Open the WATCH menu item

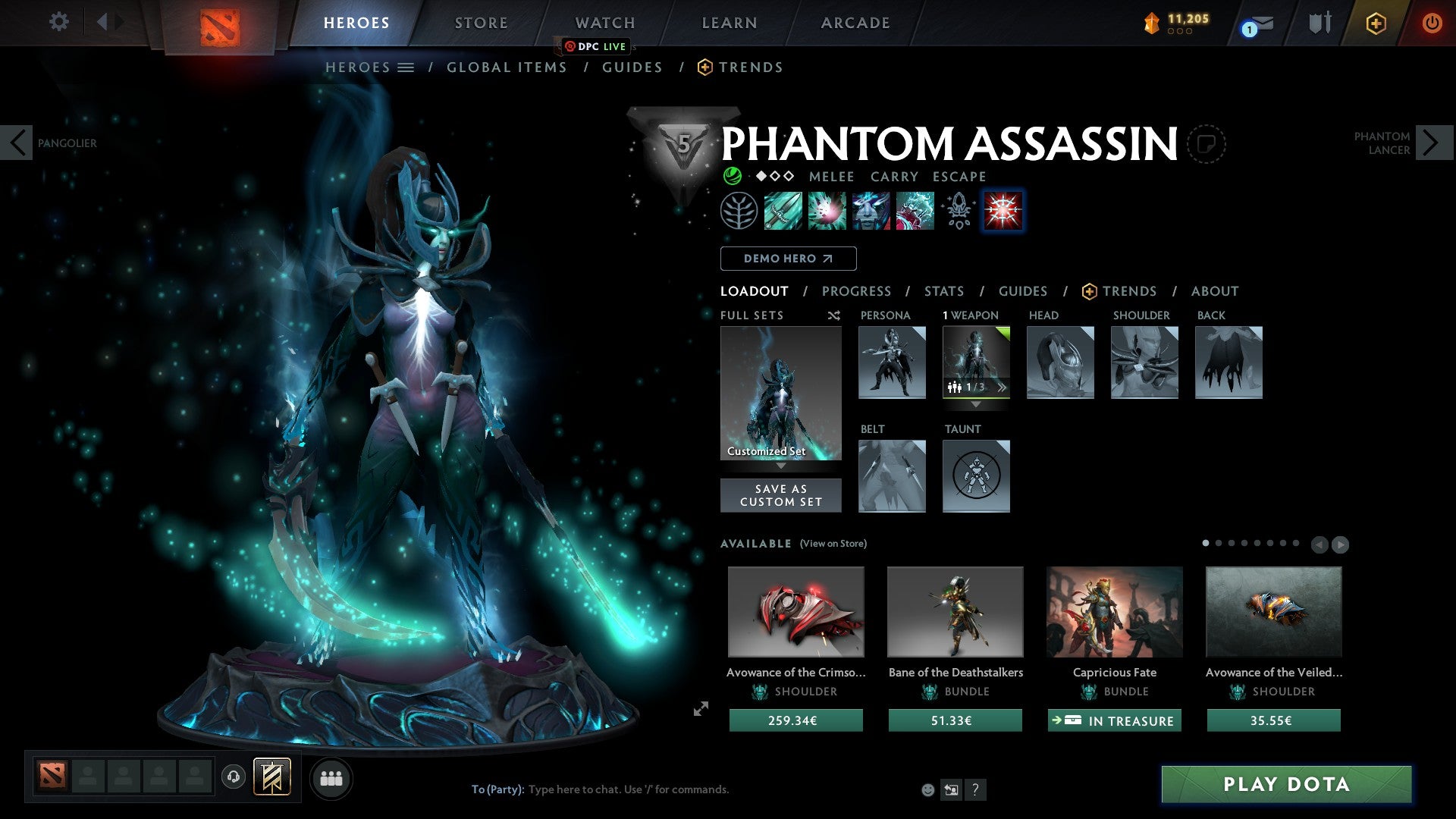tap(604, 22)
